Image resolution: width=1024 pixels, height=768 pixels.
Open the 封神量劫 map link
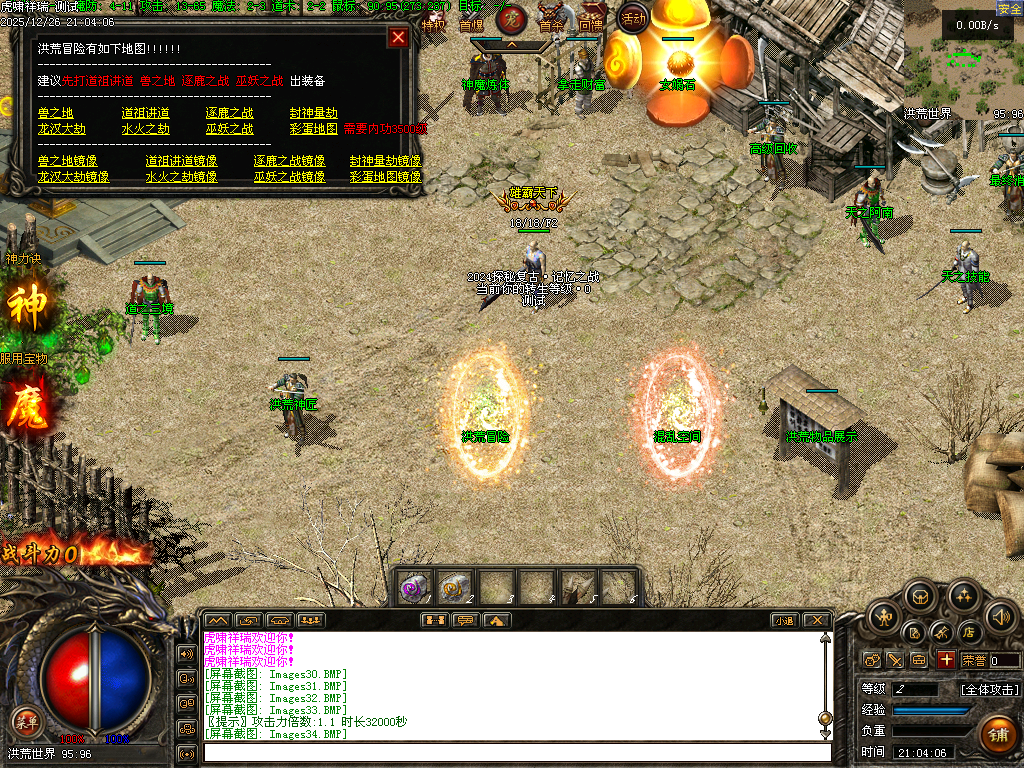tap(314, 113)
